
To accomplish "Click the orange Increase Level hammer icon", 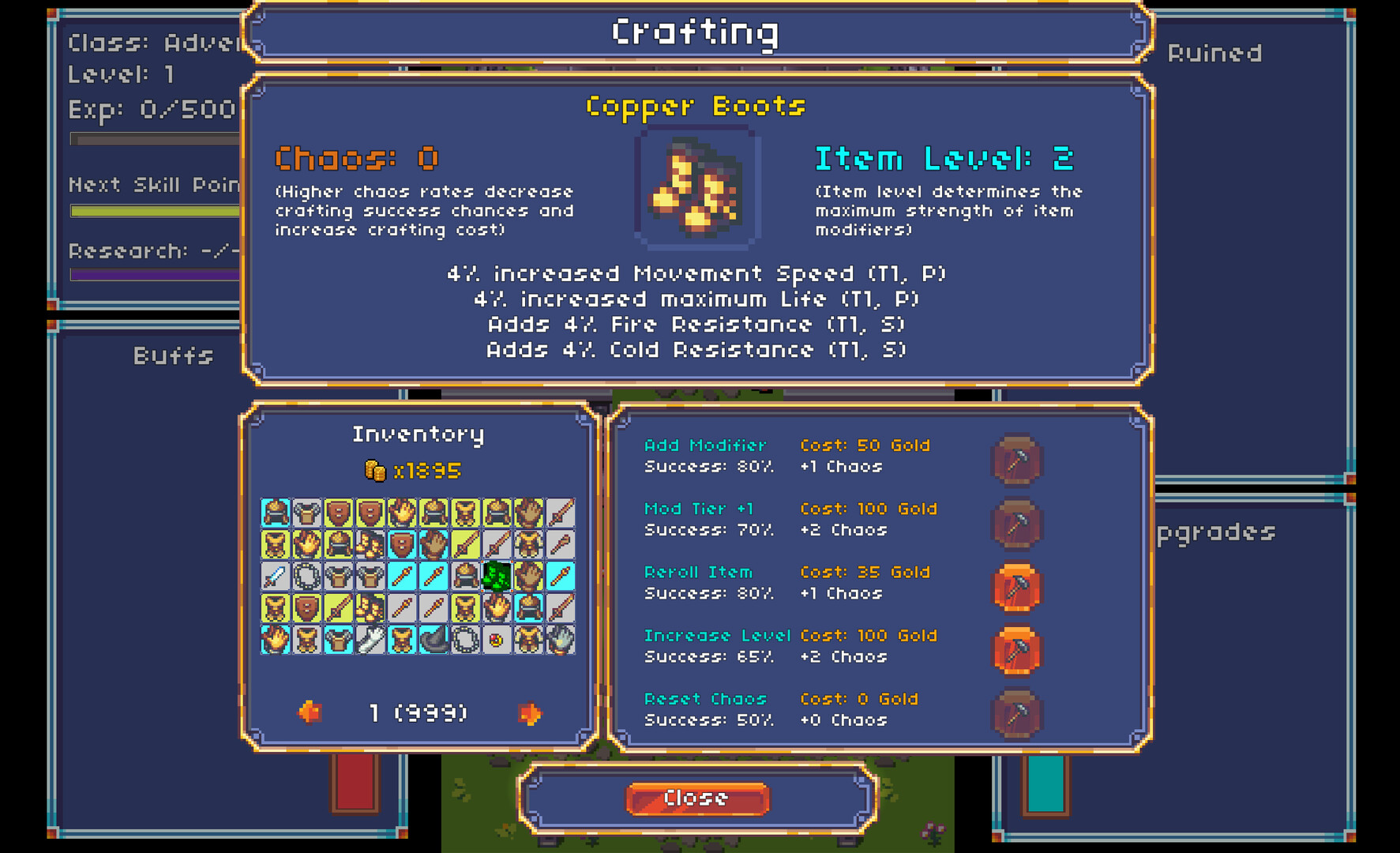I will [x=1017, y=650].
